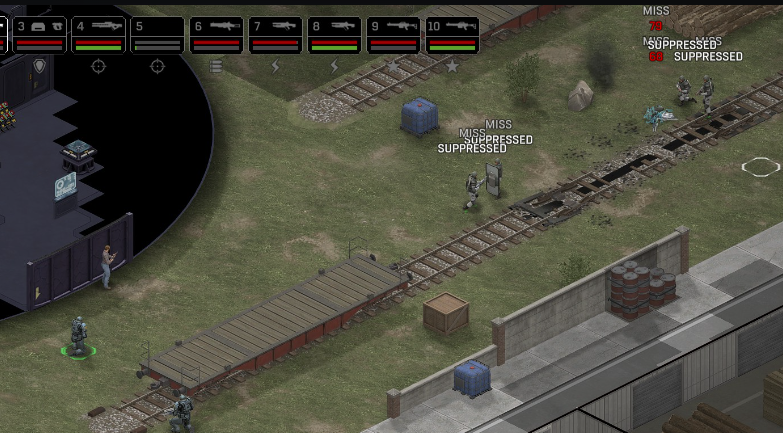Select squad unit slot number 9
The width and height of the screenshot is (783, 433).
pyautogui.click(x=393, y=34)
